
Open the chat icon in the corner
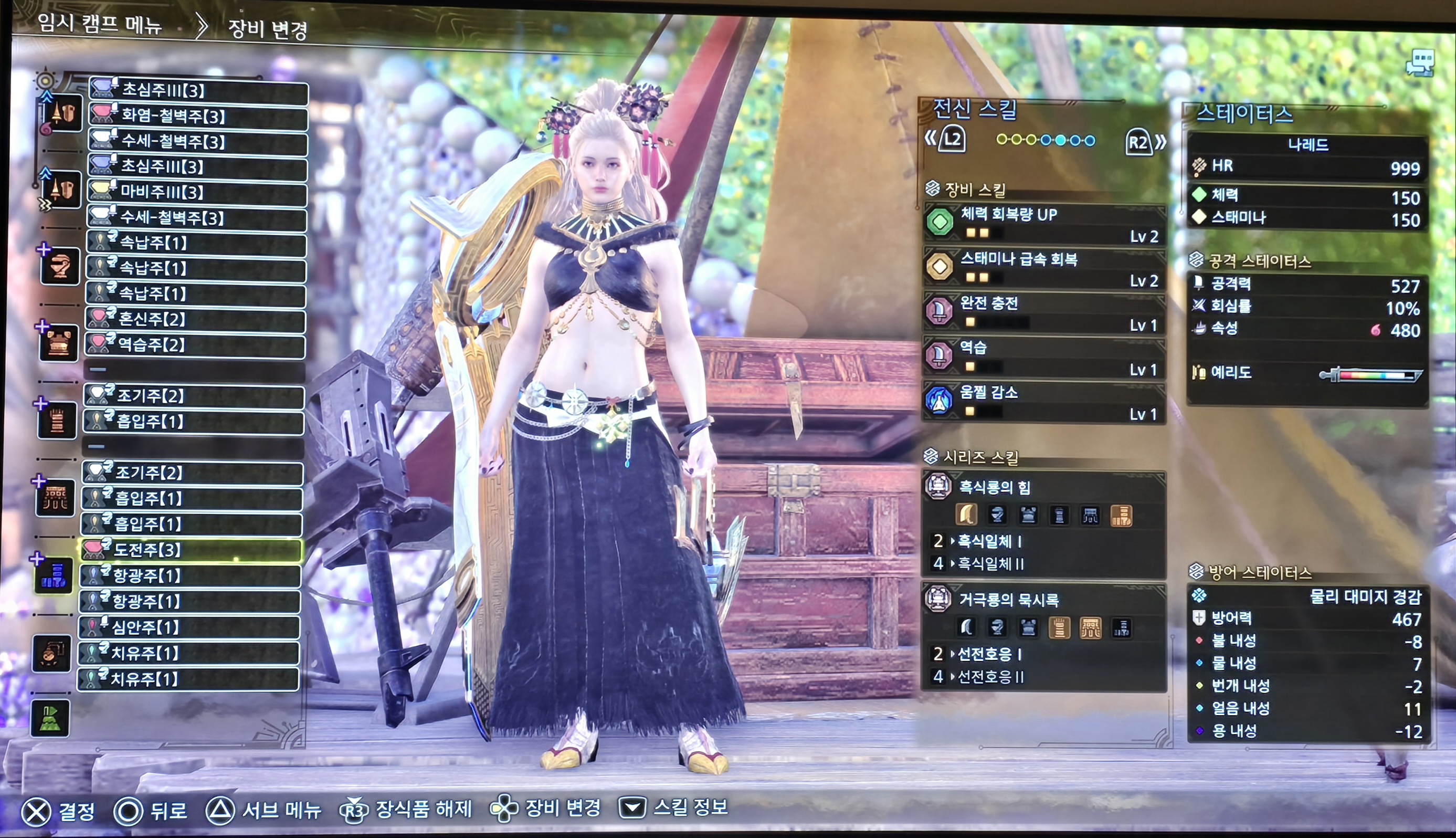click(1419, 62)
